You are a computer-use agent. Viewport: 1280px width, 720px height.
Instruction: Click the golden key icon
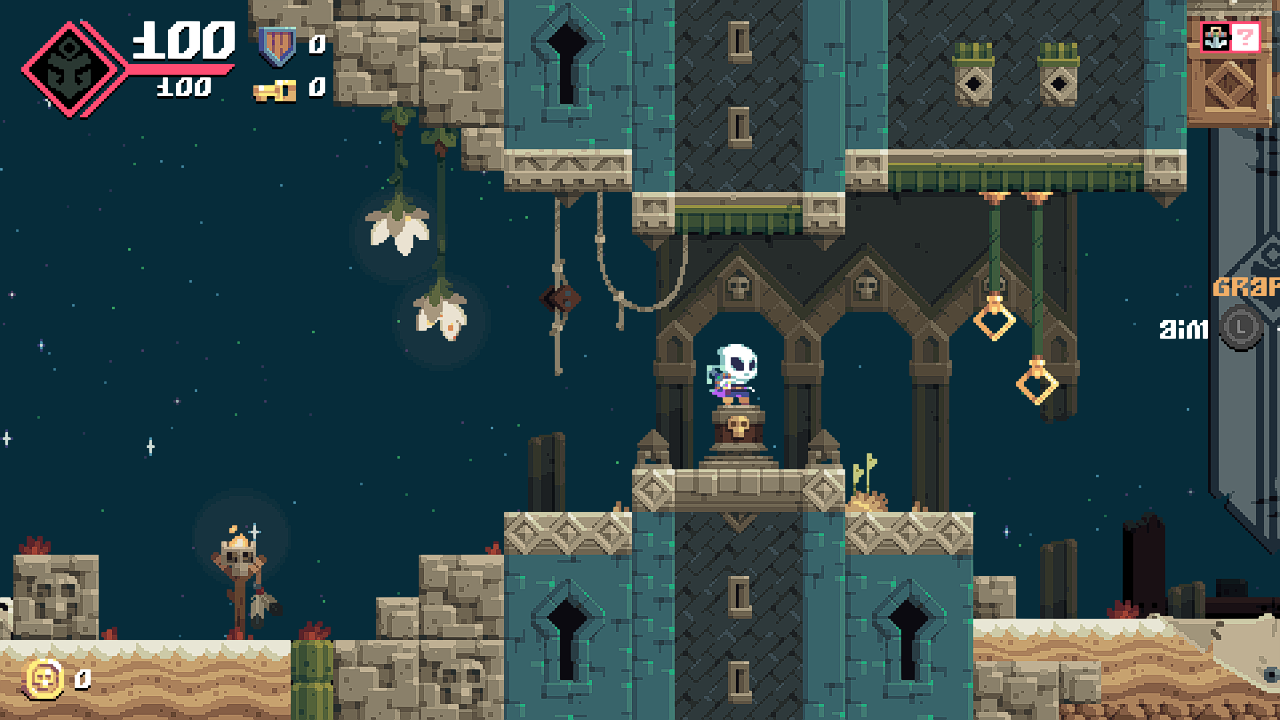pyautogui.click(x=274, y=90)
